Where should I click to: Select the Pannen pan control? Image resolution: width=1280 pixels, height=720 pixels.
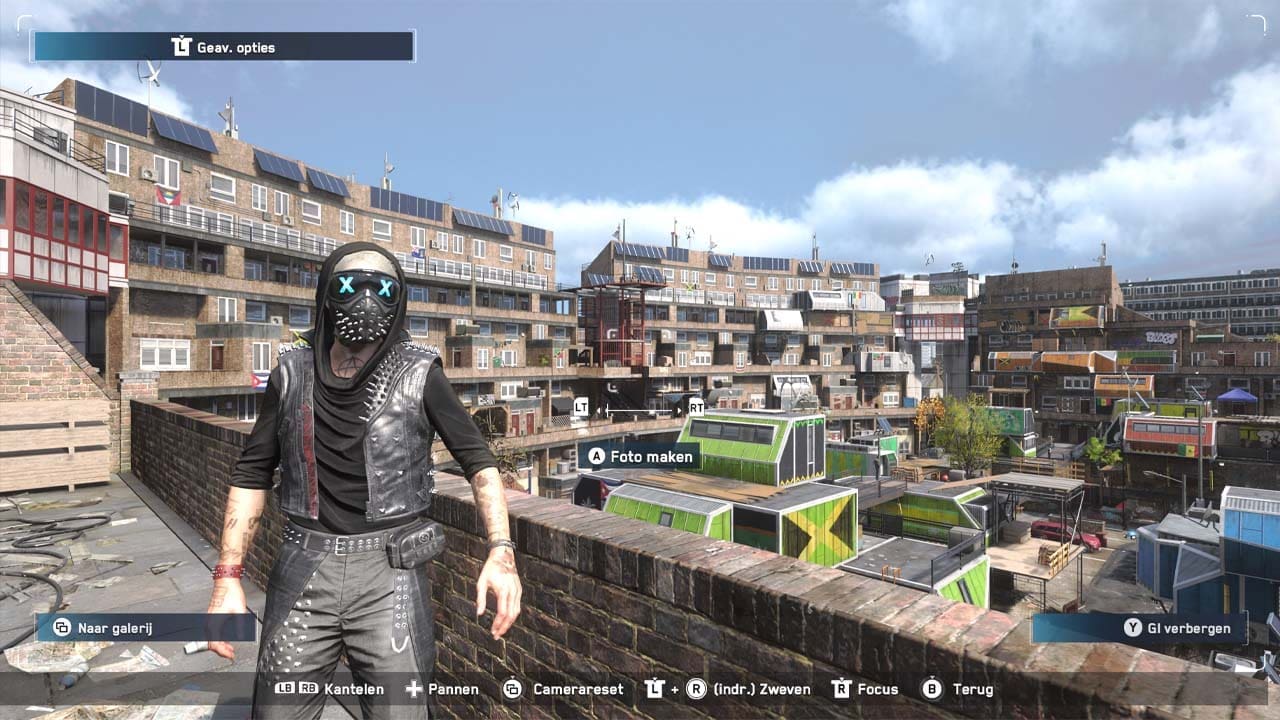[441, 689]
